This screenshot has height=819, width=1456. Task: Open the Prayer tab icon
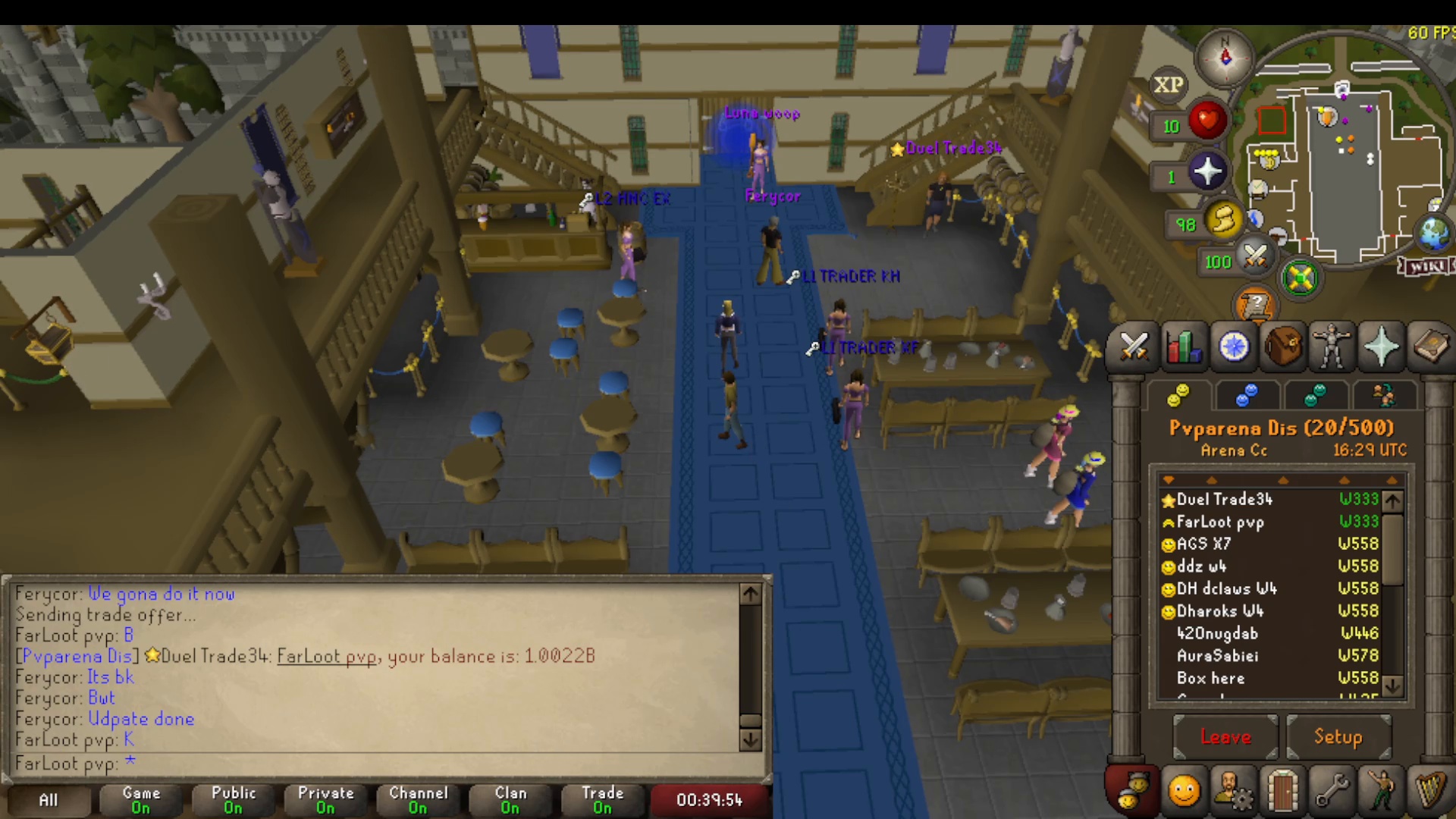[1382, 347]
